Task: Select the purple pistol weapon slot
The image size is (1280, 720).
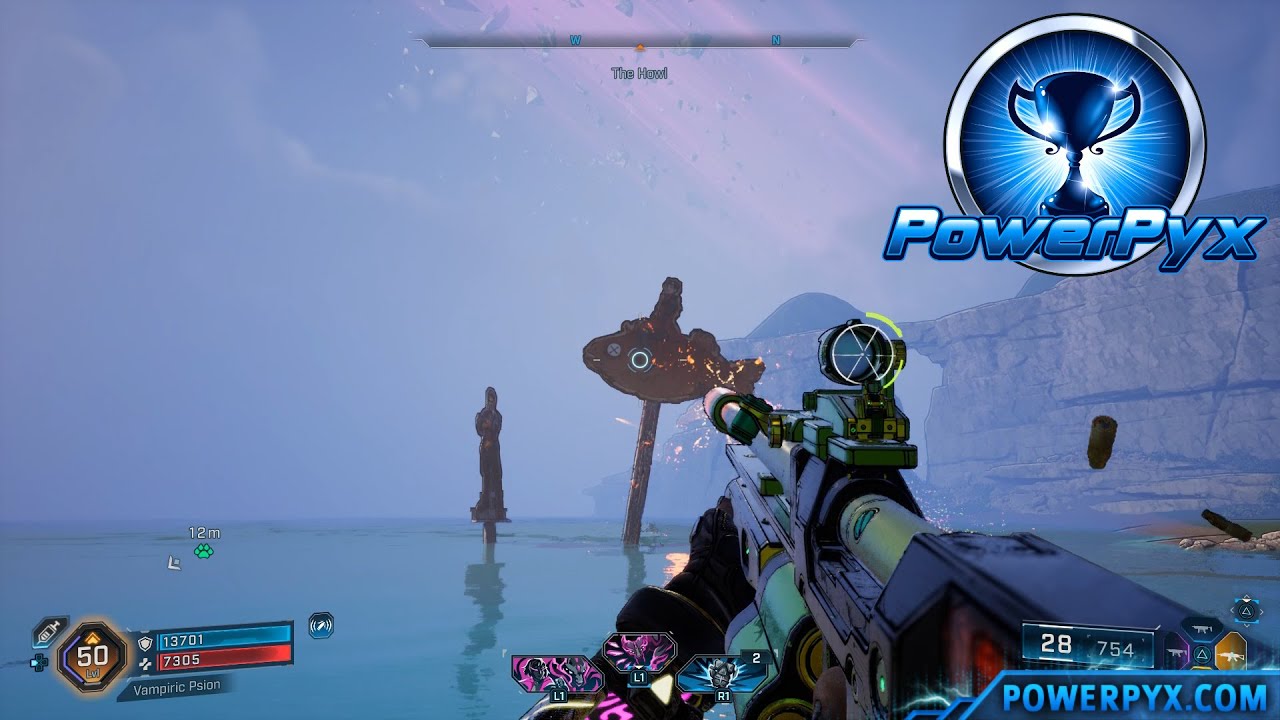Action: 1178,653
